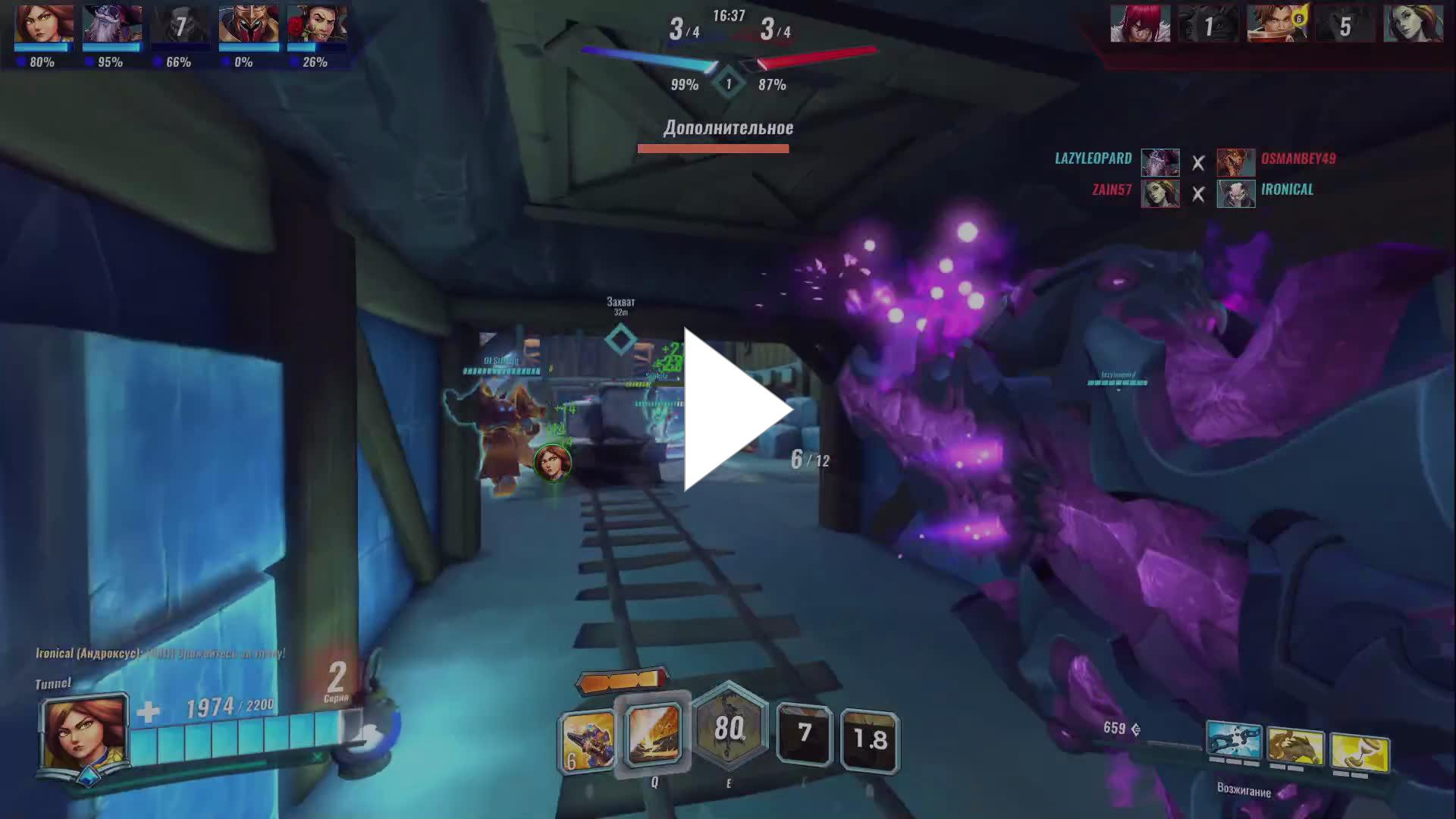Click the LAZYLEOPARD kill feed entry
1456x819 pixels.
(x=1093, y=158)
